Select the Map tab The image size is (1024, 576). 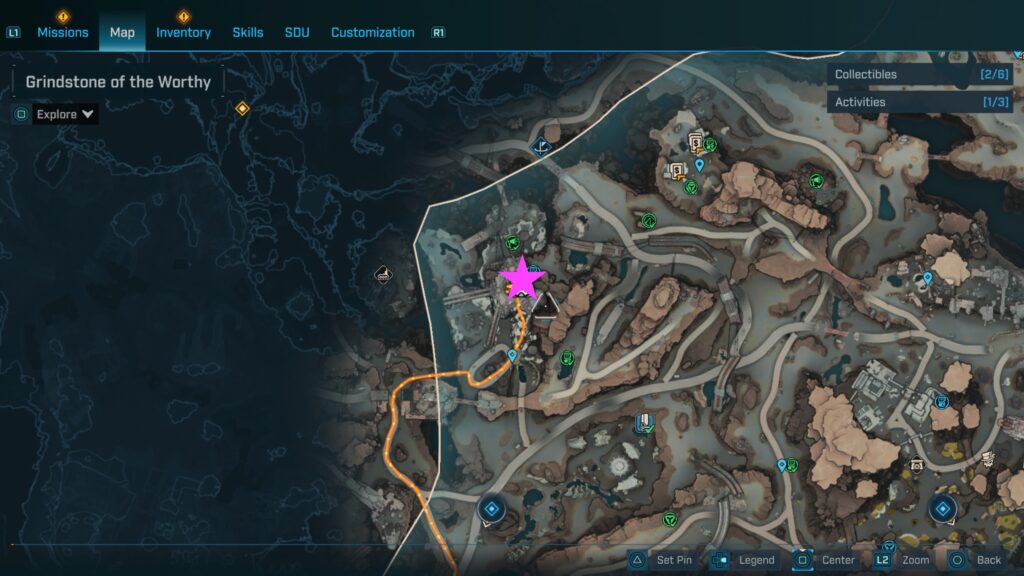122,32
